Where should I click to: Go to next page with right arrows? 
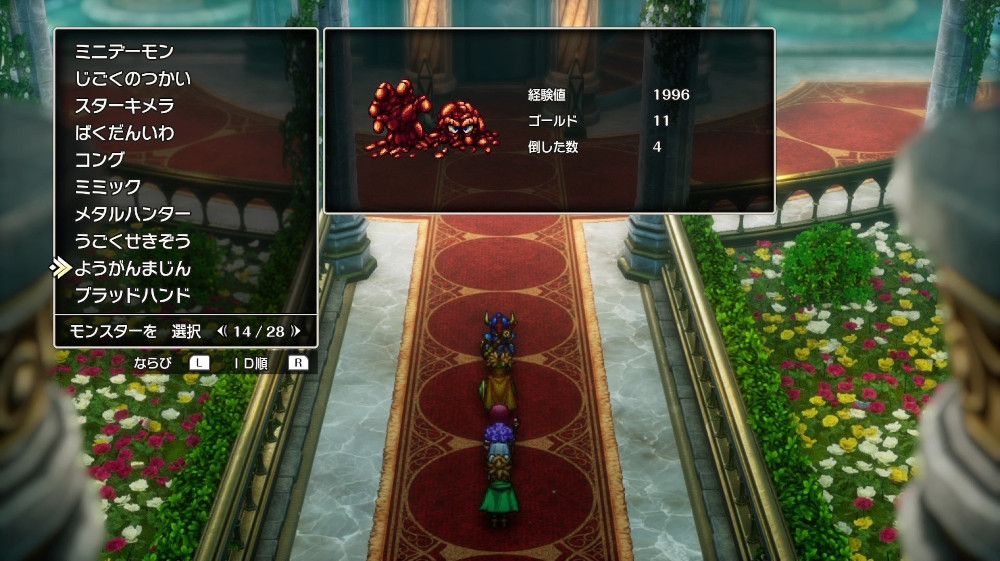coord(296,330)
